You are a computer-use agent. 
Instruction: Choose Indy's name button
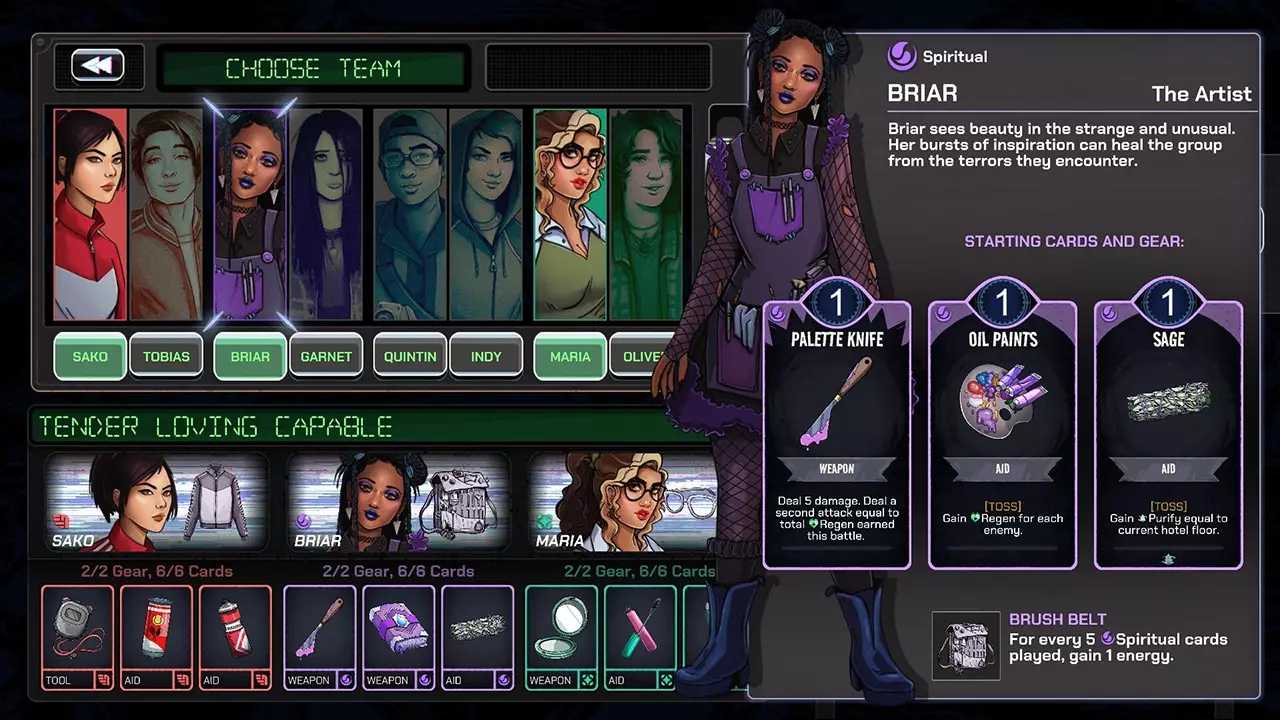[x=486, y=356]
